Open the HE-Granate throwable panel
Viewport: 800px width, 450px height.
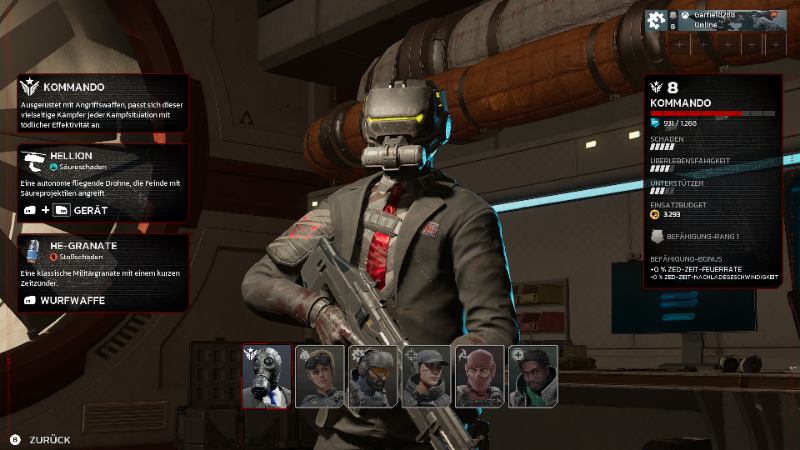coord(103,272)
